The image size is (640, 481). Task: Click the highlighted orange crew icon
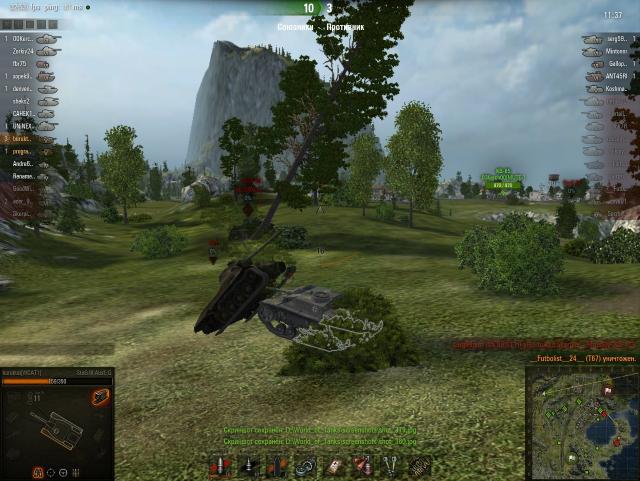(x=40, y=471)
